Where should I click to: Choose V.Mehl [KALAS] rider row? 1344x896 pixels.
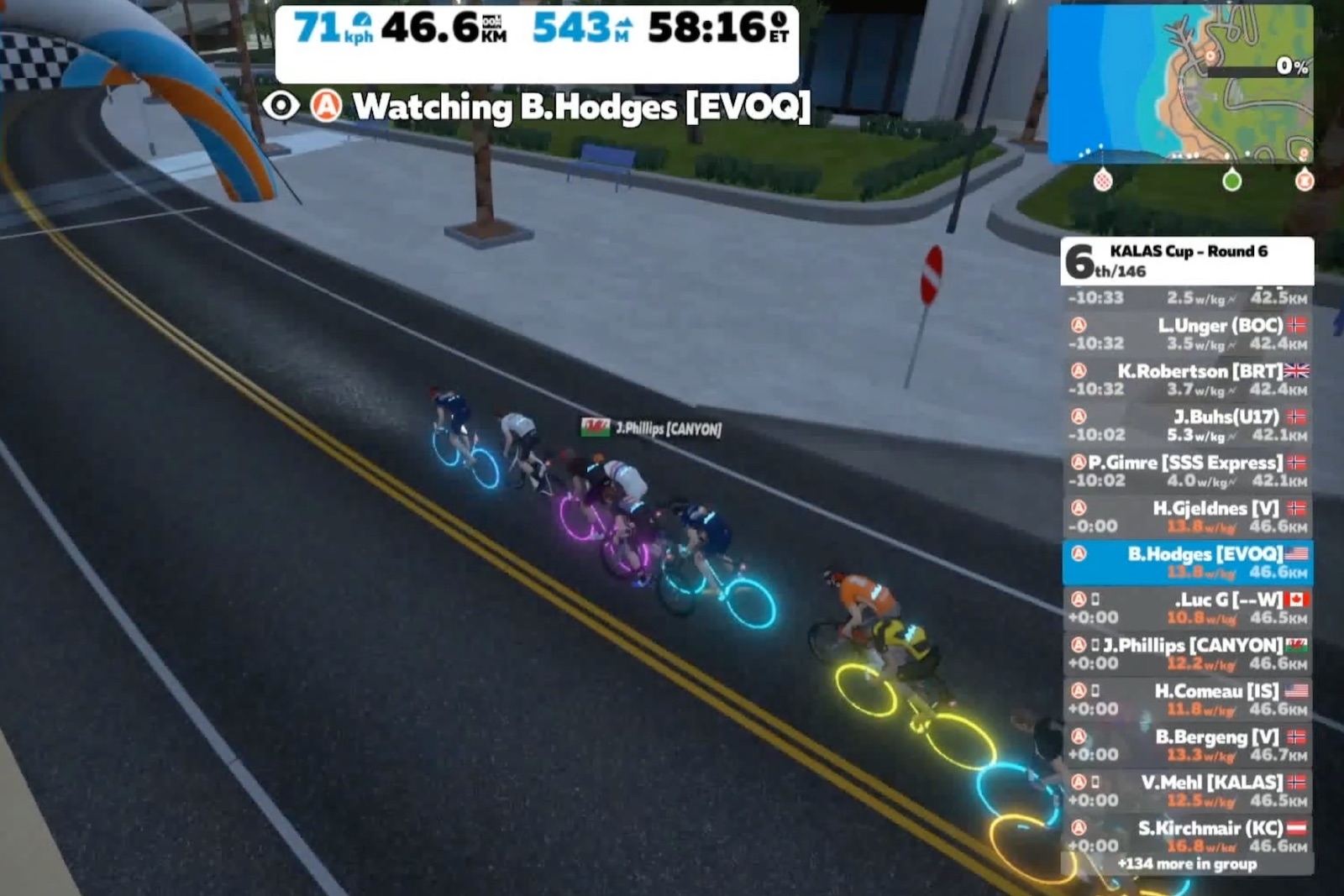pos(1188,791)
